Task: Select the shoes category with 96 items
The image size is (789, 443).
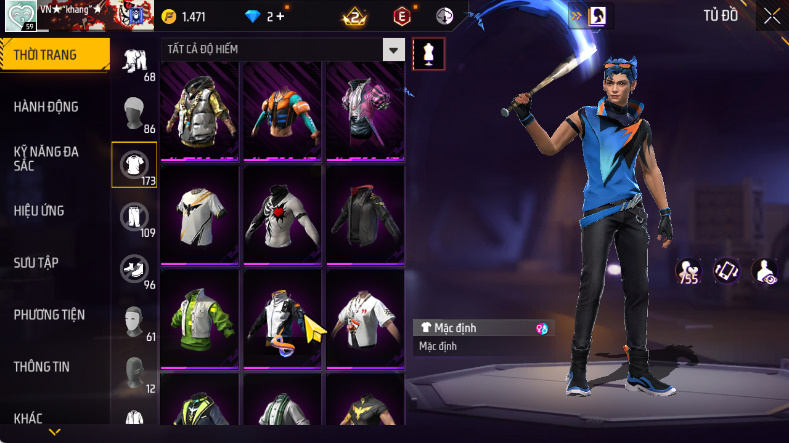Action: 135,267
